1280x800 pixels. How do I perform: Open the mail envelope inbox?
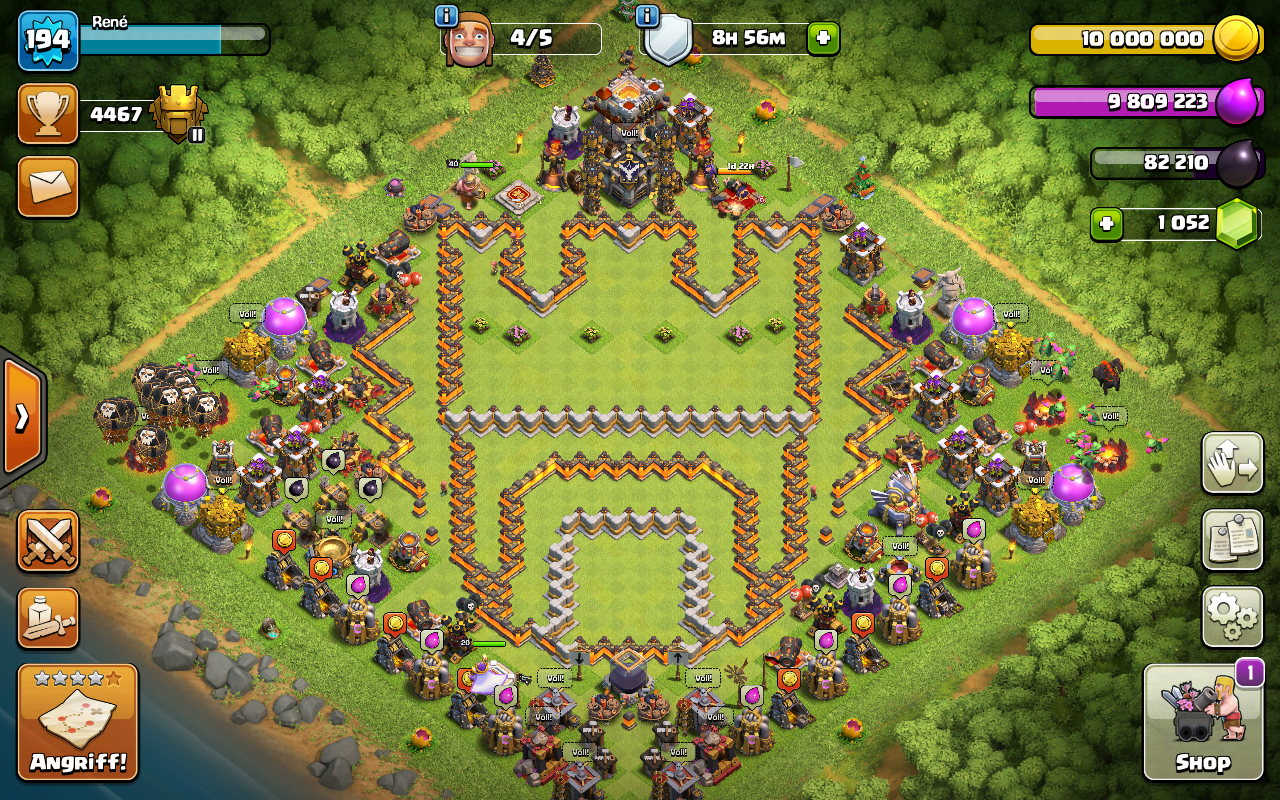(x=48, y=187)
